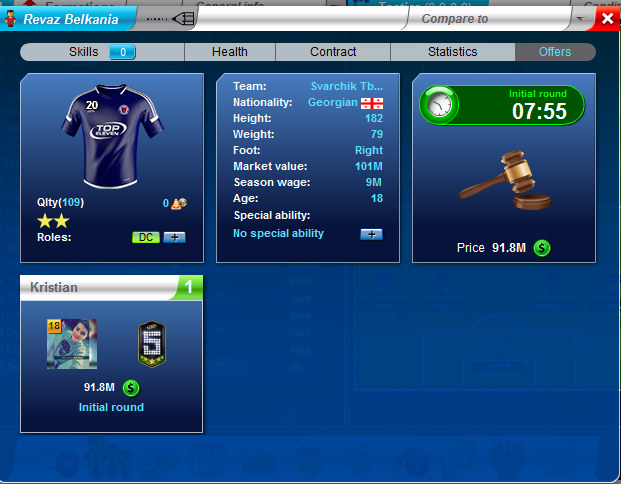Select the green coin beside Price 91.8M

click(x=541, y=248)
